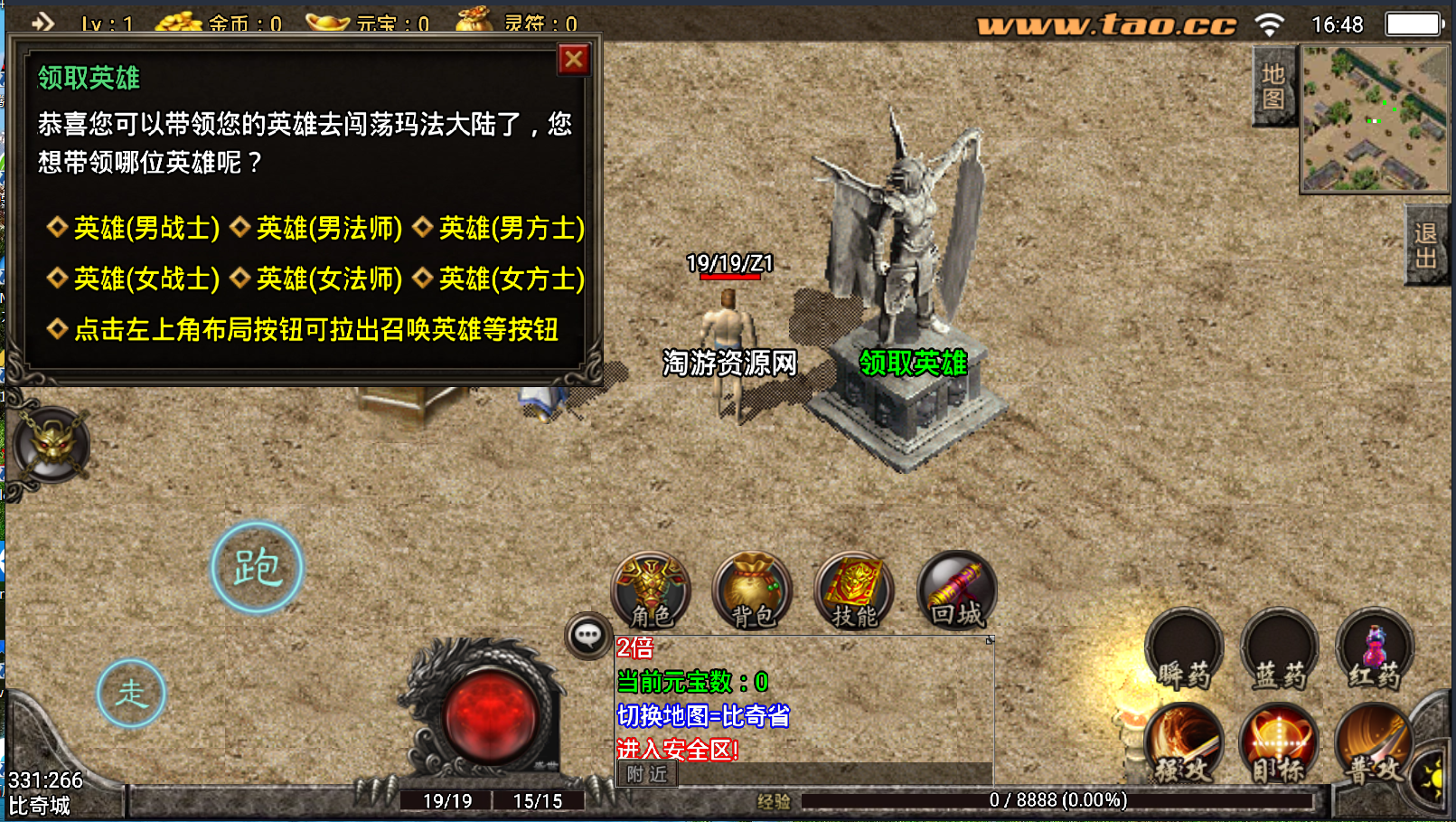The image size is (1456, 822).
Task: Close the 领取英雄 dialog
Action: (x=574, y=61)
